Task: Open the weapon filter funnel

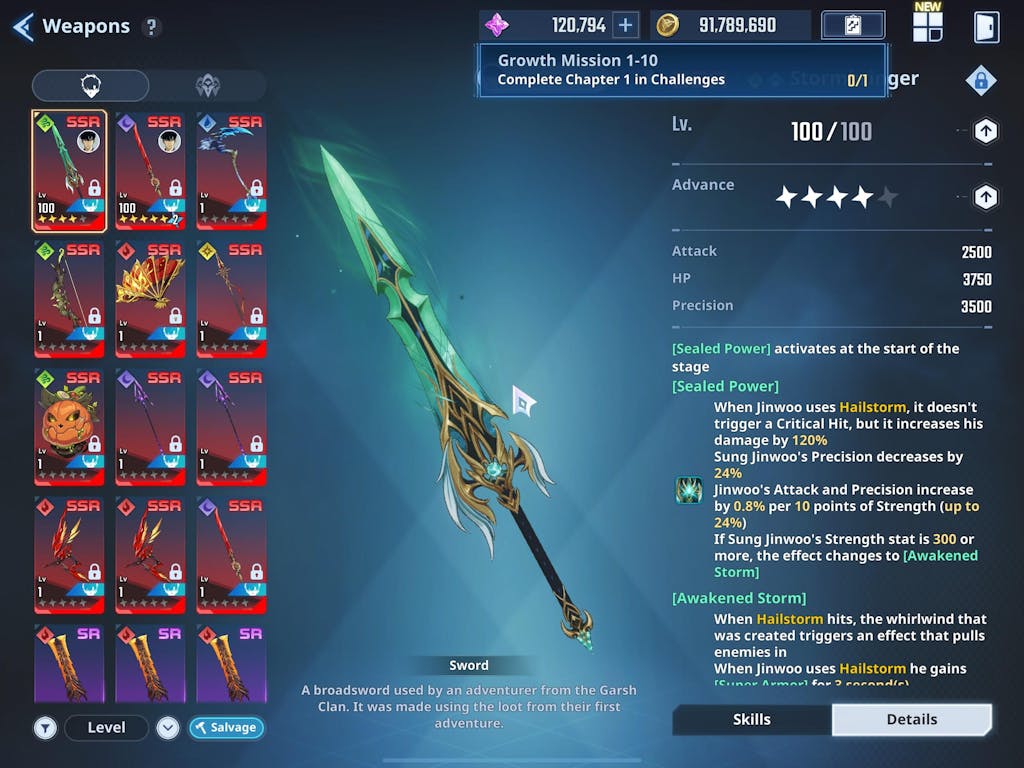Action: click(x=45, y=727)
